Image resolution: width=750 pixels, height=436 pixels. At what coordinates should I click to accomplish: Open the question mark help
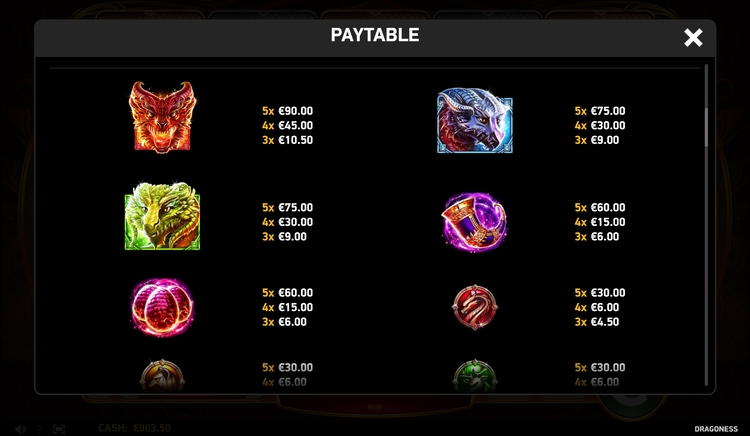(40, 429)
